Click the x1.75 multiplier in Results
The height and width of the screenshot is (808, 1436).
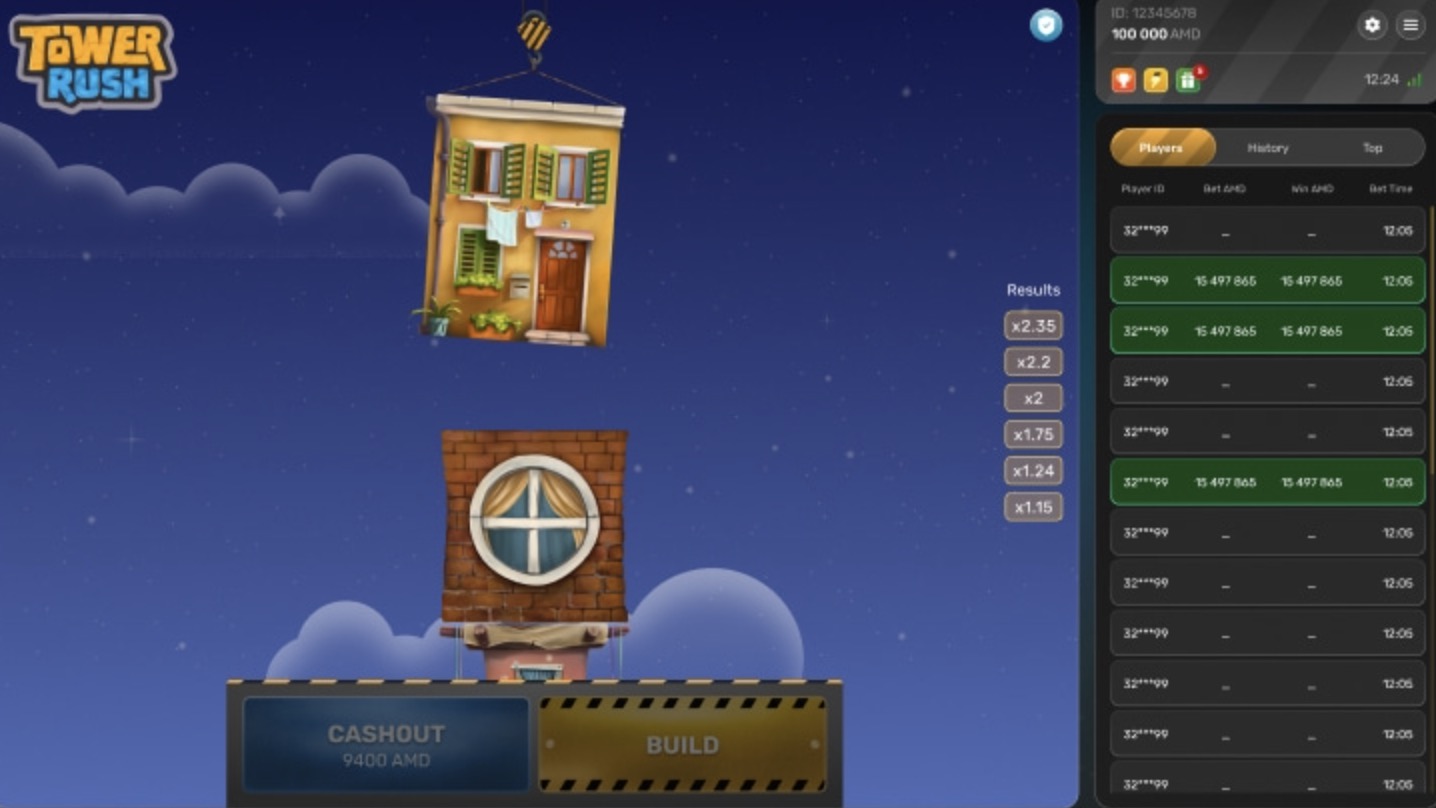1034,434
